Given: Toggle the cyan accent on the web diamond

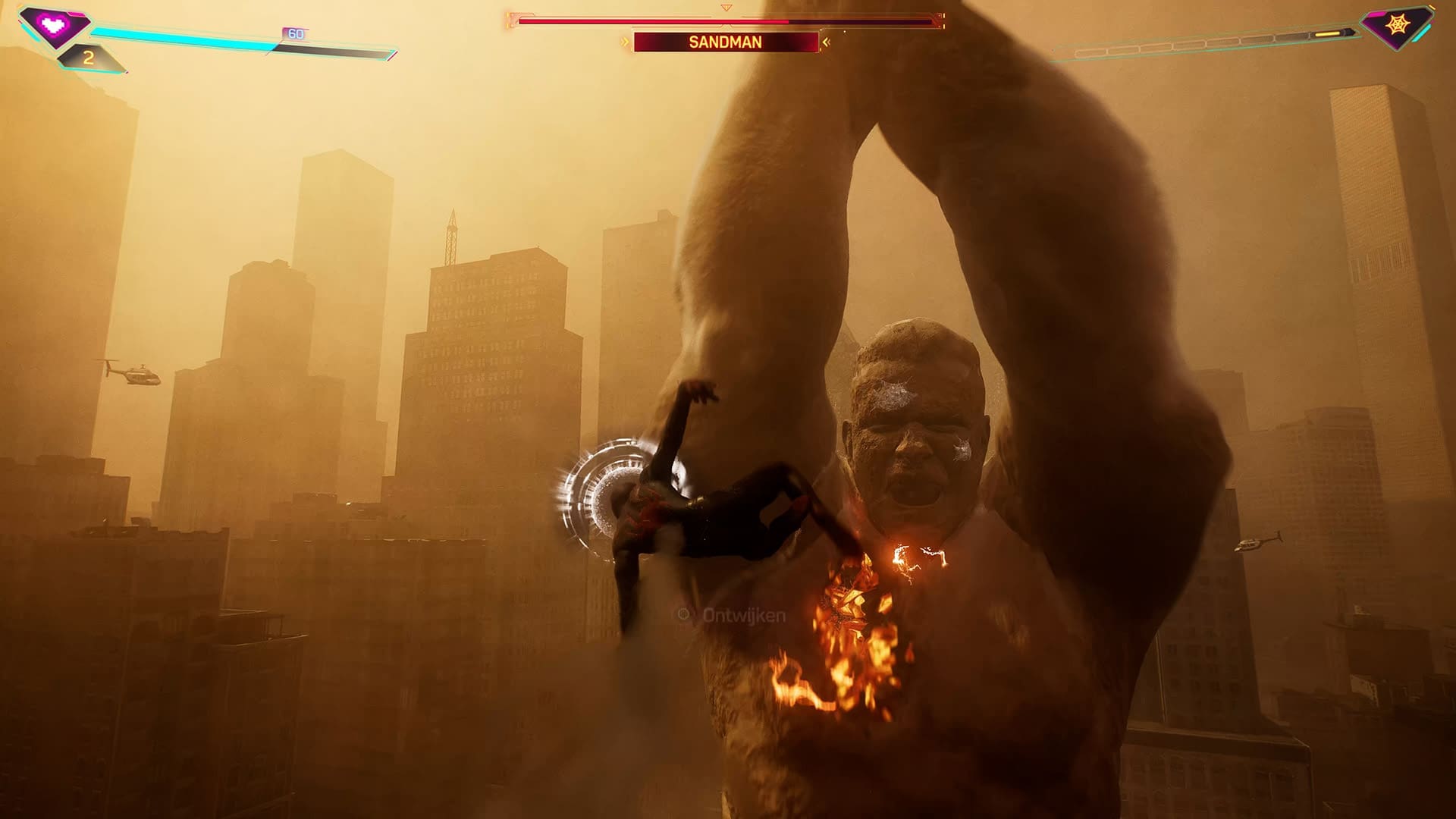Looking at the screenshot, I should click(1423, 33).
